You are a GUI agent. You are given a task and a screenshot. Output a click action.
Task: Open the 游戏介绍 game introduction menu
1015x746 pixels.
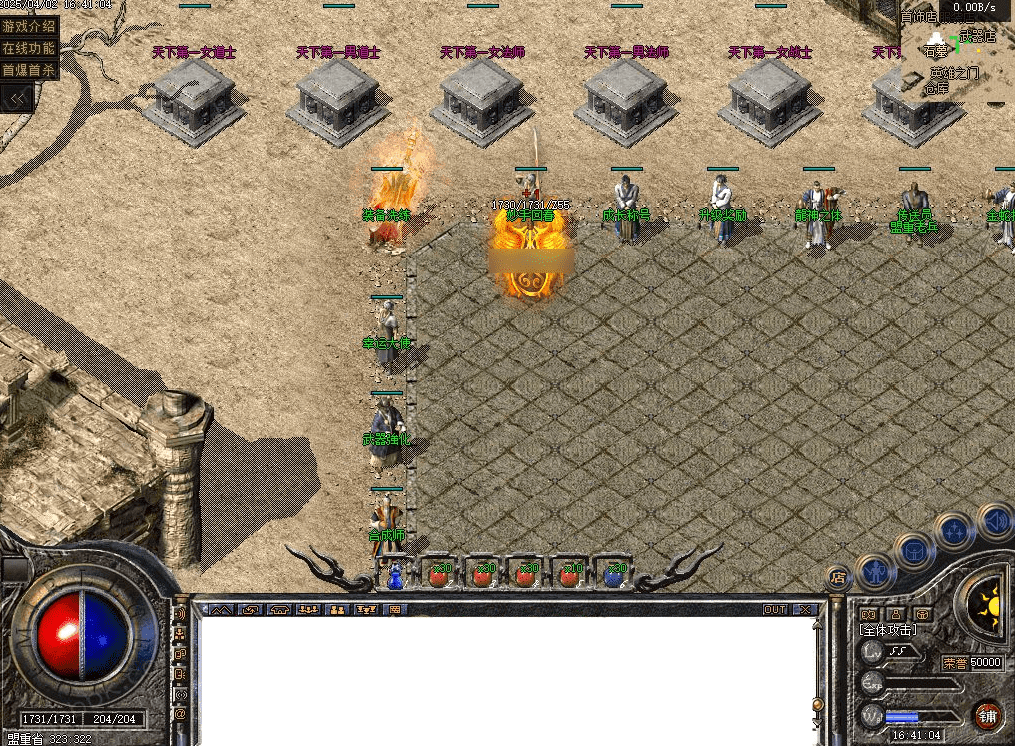click(29, 26)
